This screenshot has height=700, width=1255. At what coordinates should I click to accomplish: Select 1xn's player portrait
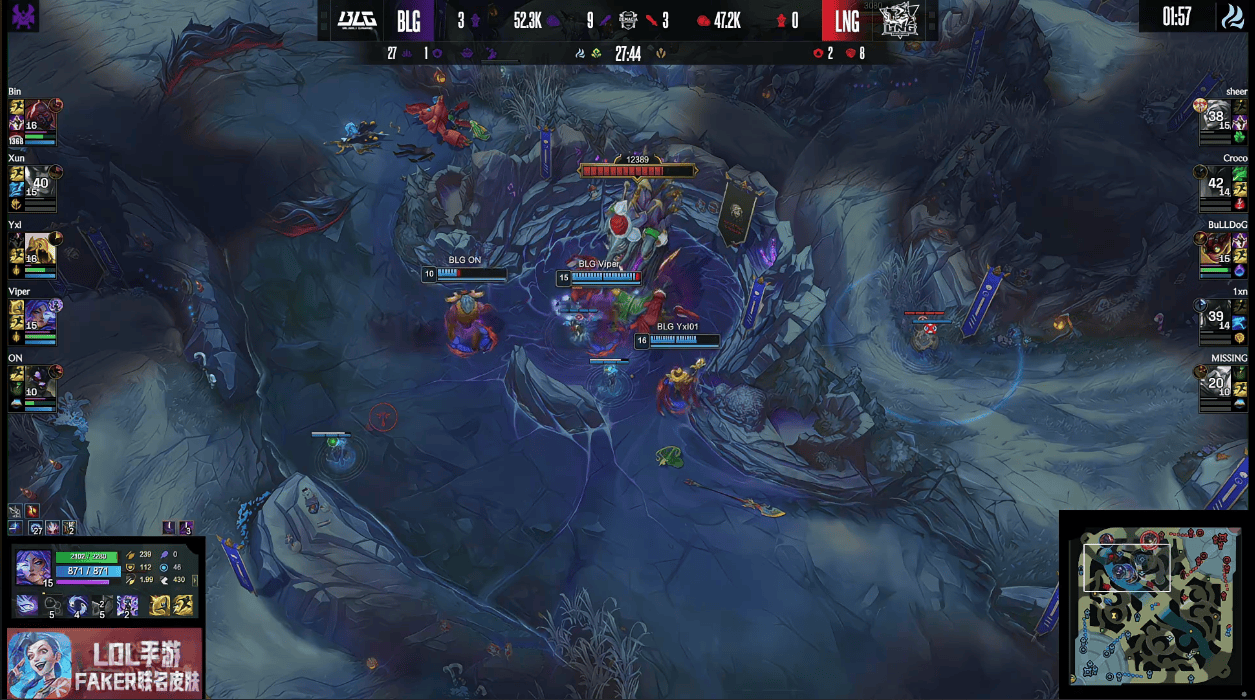(1215, 316)
